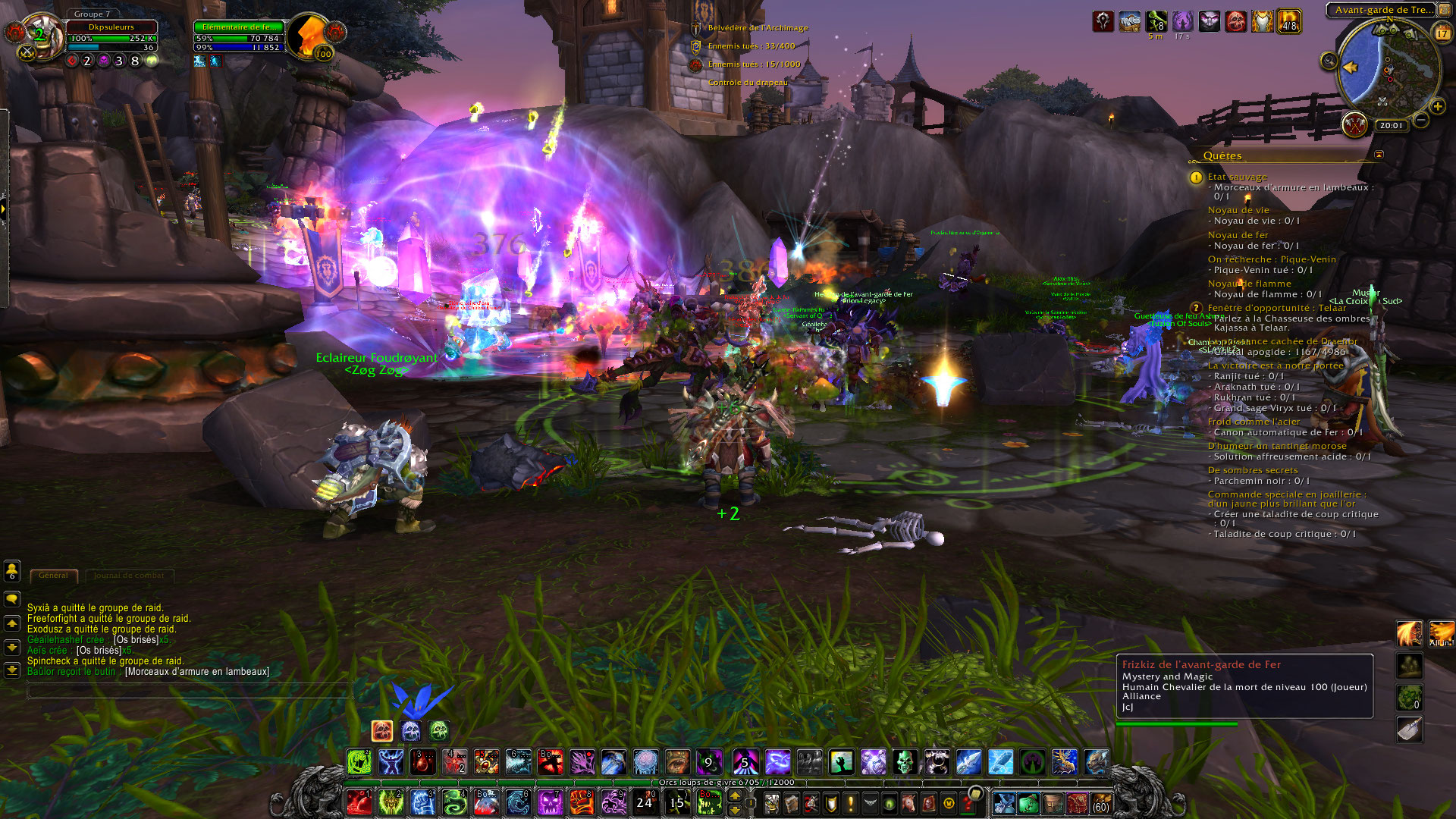Open the Froid comme l'acier quest
1456x819 pixels.
click(1254, 422)
